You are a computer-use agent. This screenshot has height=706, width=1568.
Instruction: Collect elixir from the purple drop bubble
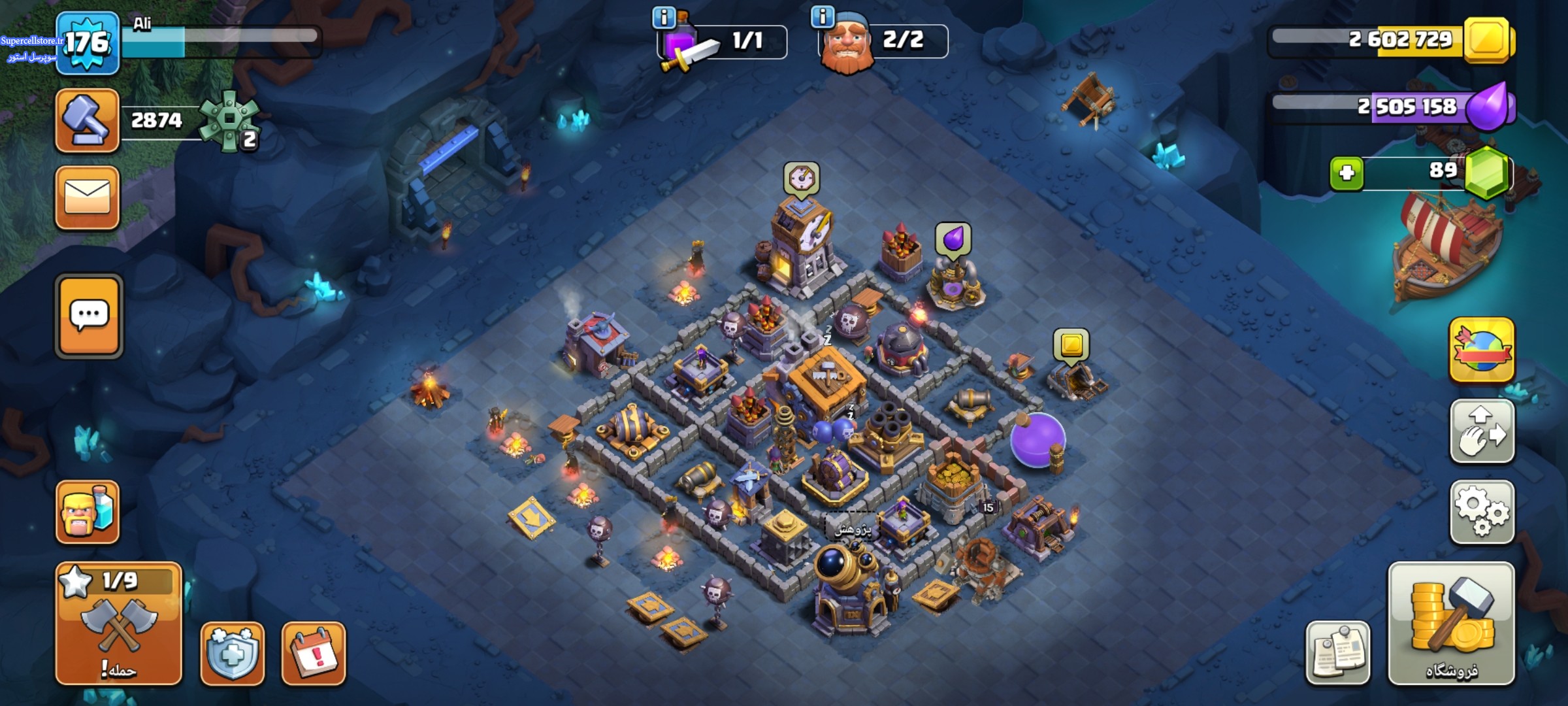[953, 238]
